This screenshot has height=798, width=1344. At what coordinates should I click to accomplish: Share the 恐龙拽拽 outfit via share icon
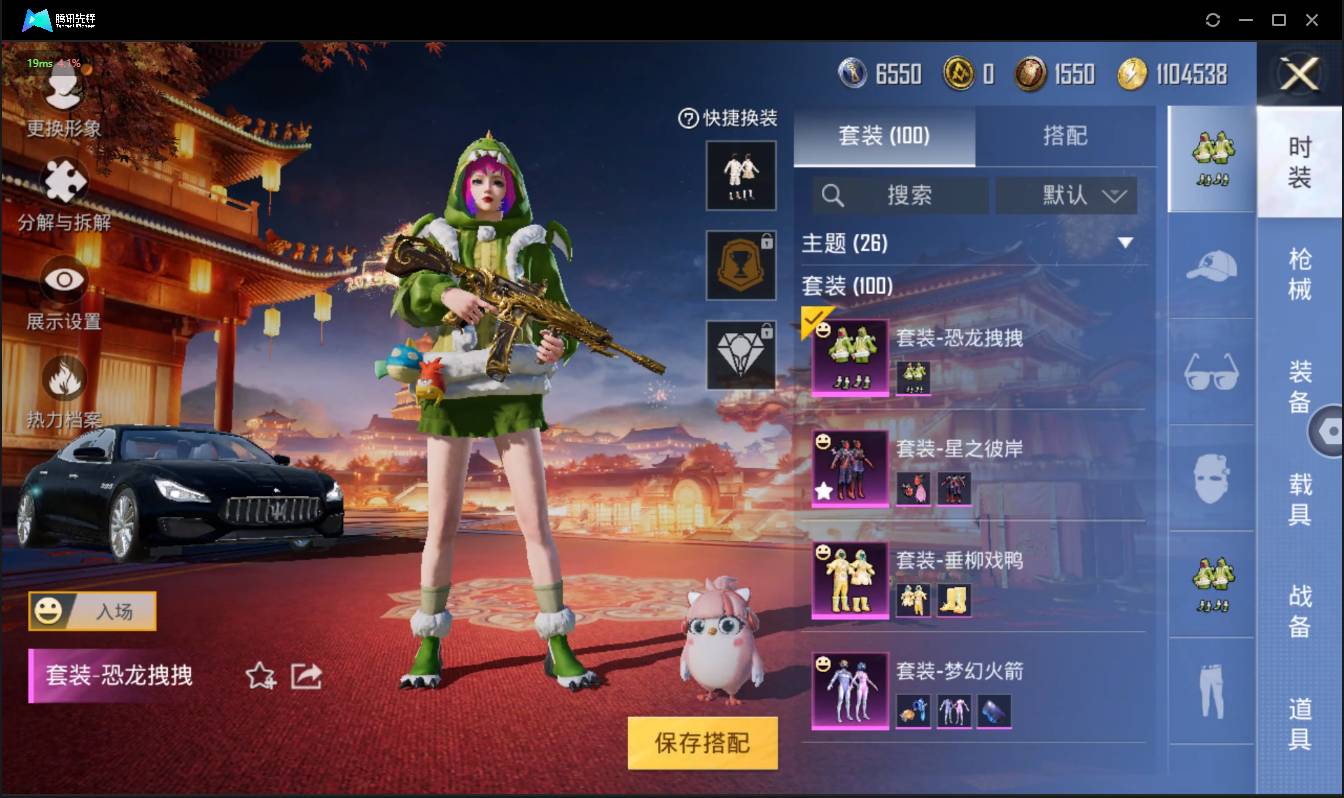tap(305, 676)
